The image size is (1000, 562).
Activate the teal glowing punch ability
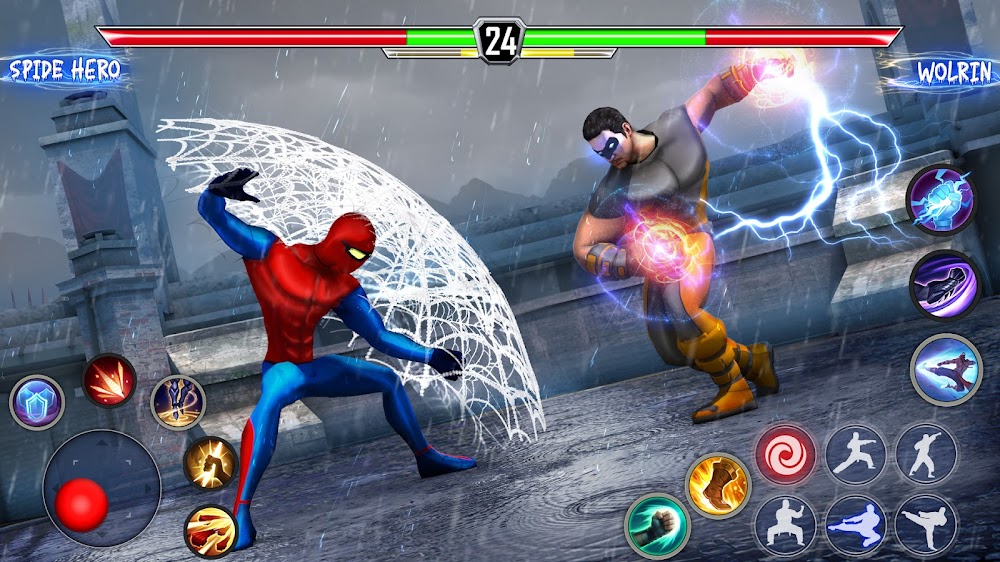656,525
